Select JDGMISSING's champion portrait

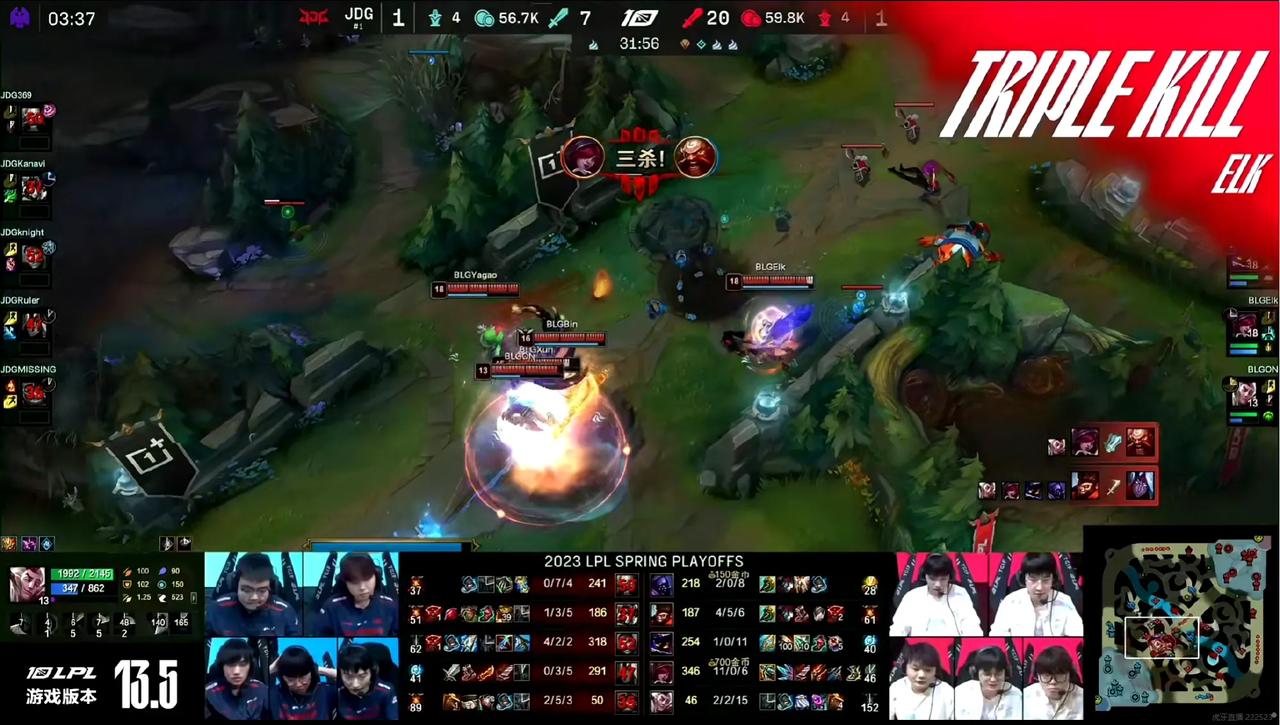(33, 392)
